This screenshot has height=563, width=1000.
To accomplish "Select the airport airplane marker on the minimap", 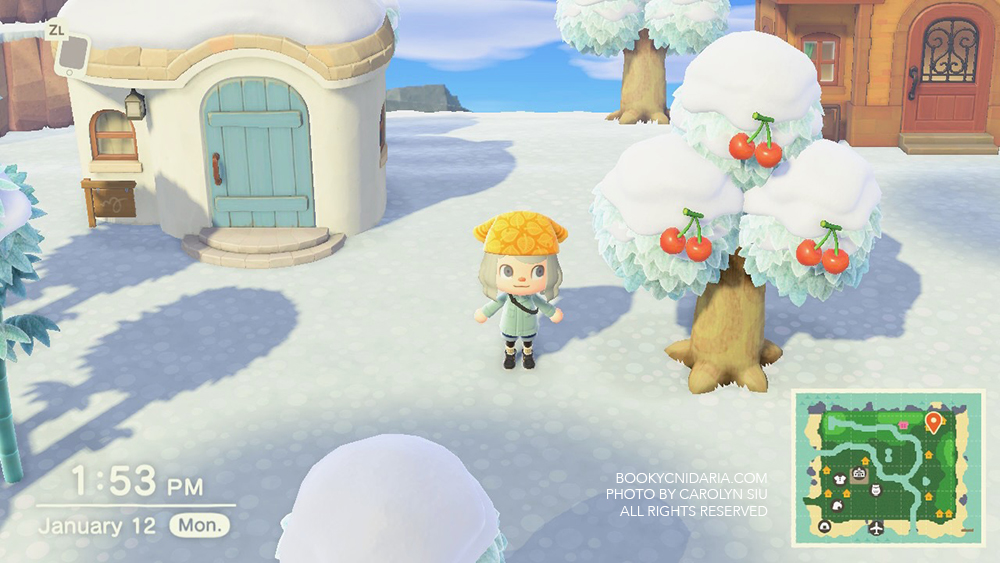I will [877, 528].
